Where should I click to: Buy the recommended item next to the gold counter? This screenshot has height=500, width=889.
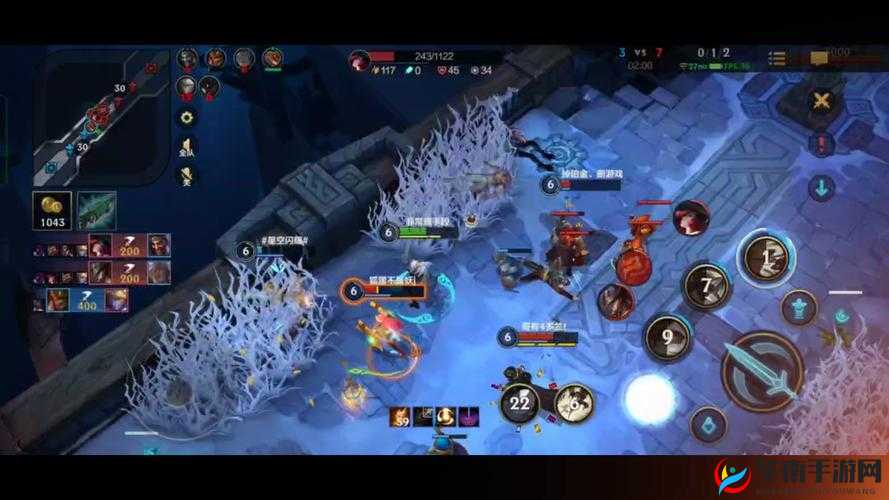(x=97, y=210)
